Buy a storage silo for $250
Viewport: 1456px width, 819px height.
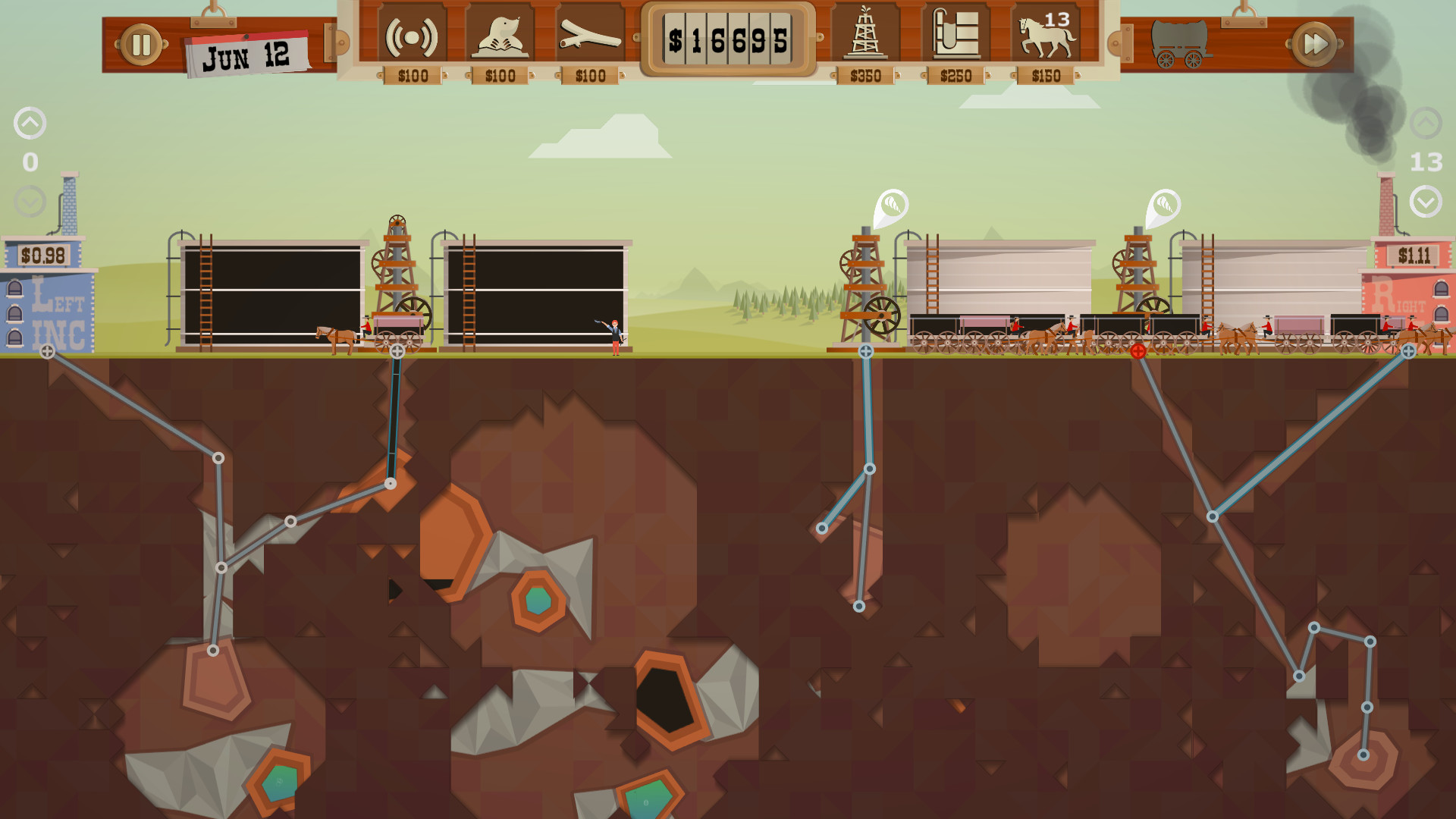tap(955, 35)
